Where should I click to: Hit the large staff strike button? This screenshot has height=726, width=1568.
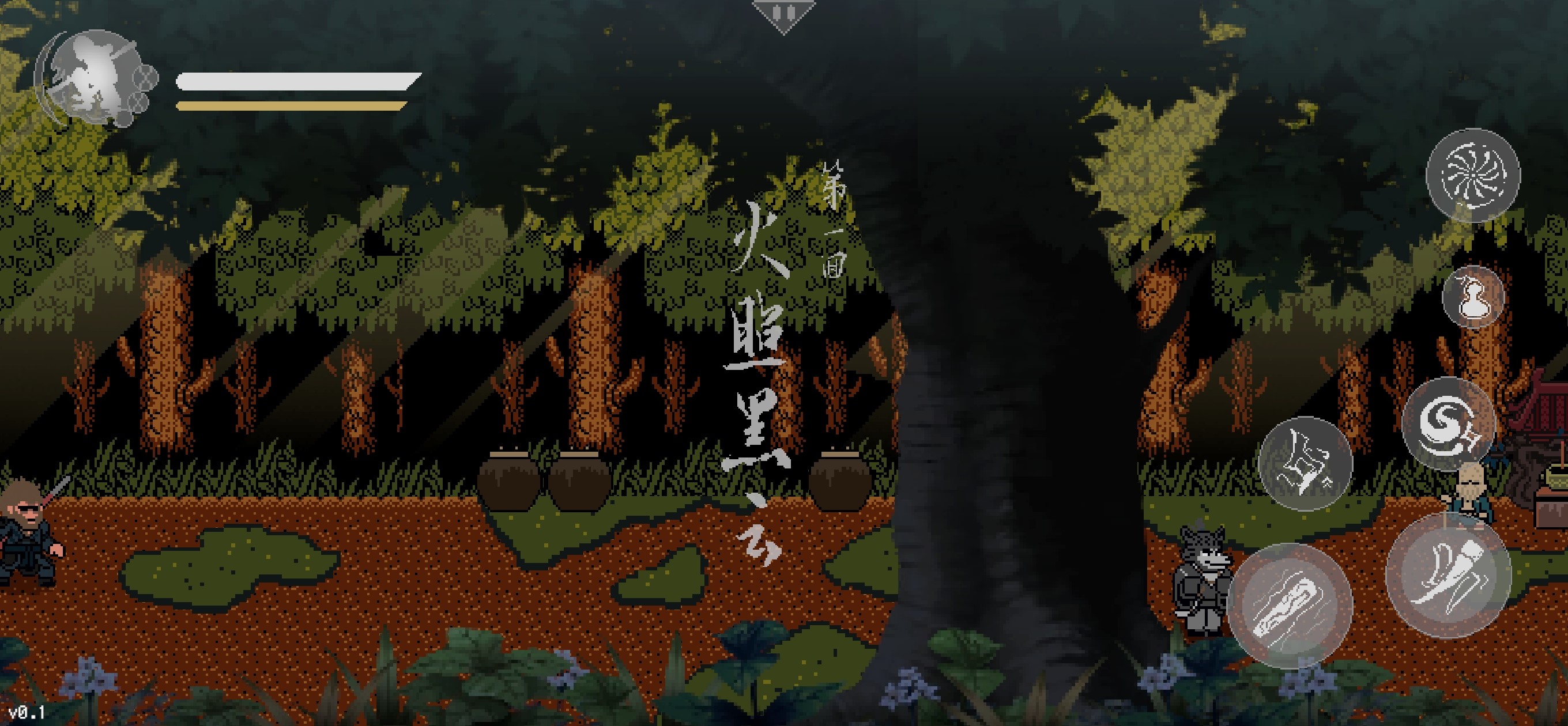coord(1291,606)
